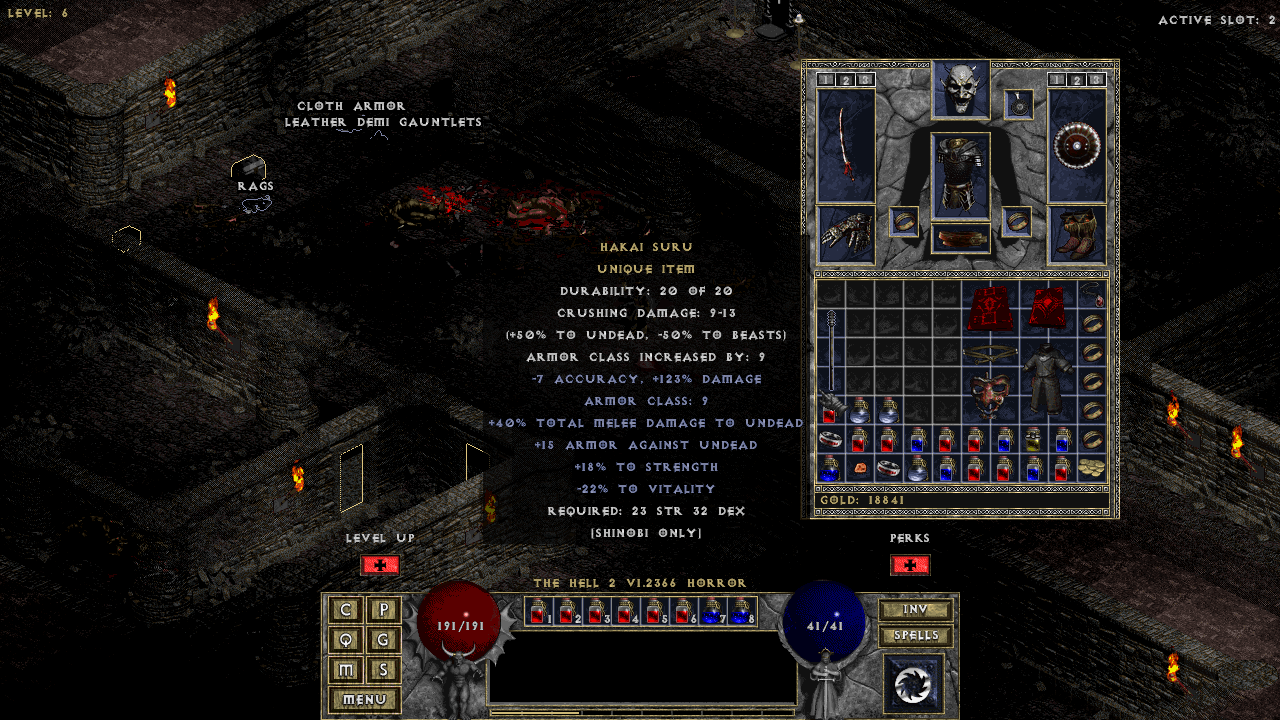Open the Menu button

(364, 700)
